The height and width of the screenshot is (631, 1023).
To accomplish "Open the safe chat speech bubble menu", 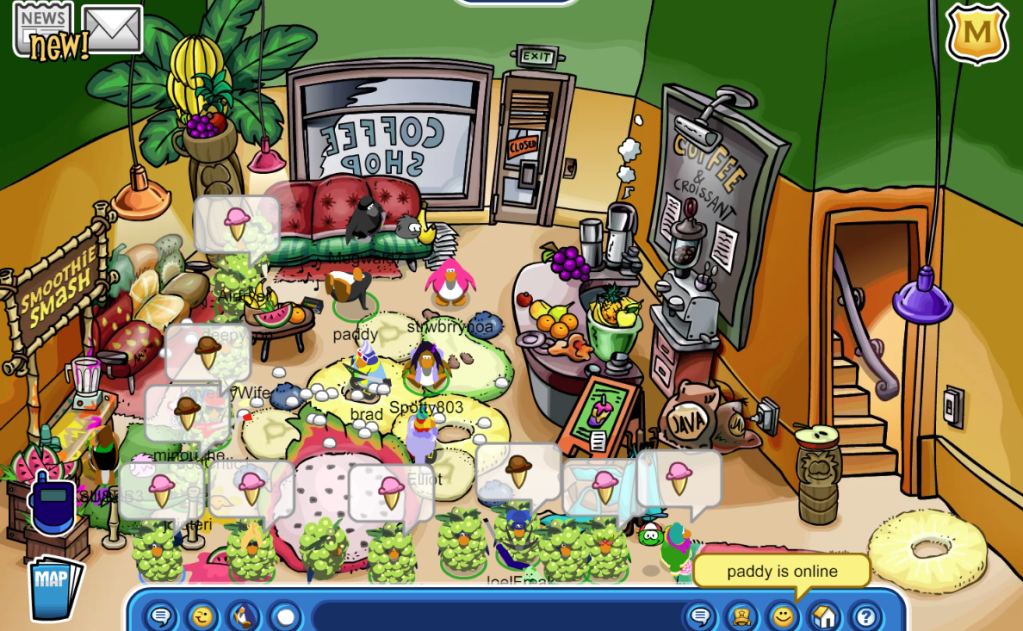I will click(160, 615).
